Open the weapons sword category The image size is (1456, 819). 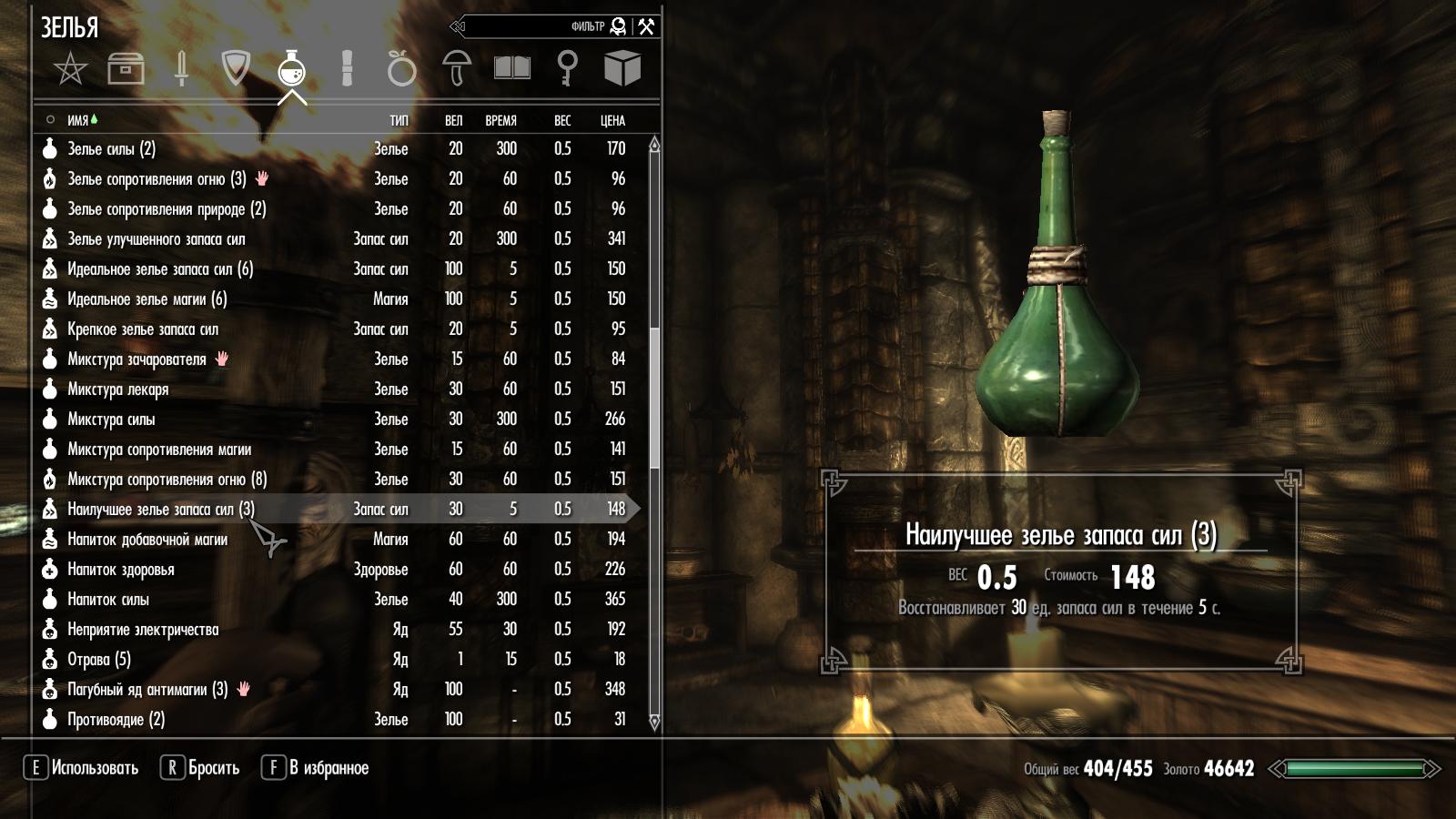[181, 68]
